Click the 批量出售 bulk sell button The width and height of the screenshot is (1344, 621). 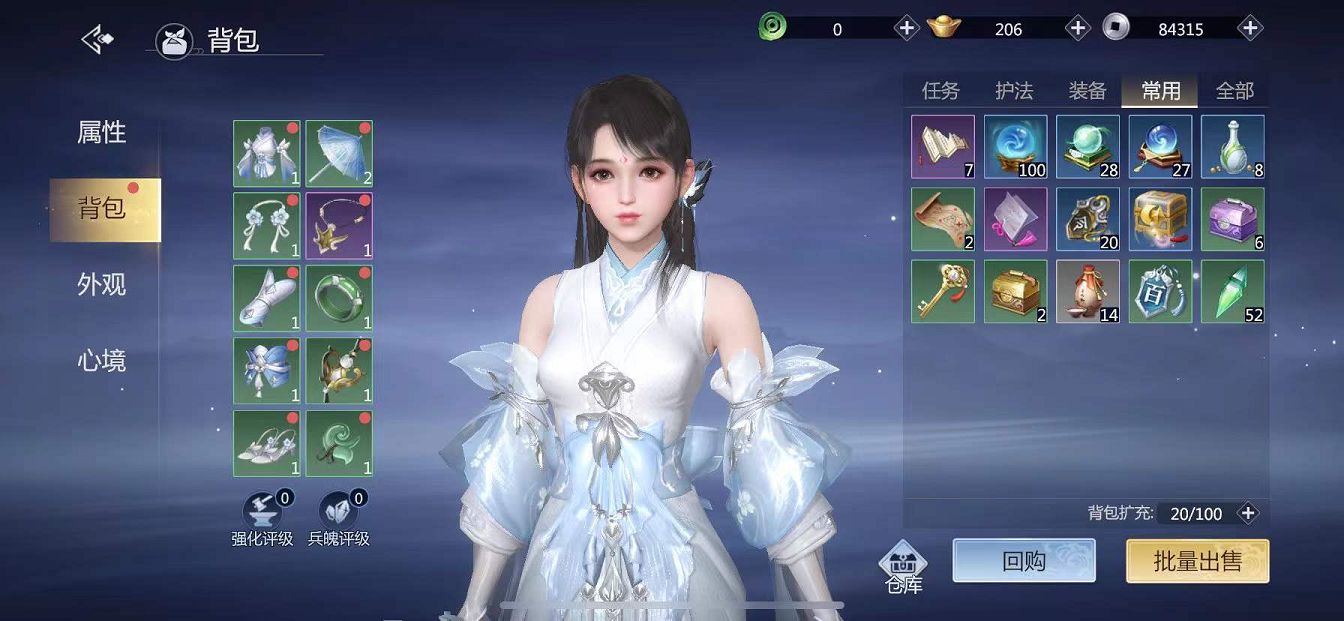click(1197, 561)
